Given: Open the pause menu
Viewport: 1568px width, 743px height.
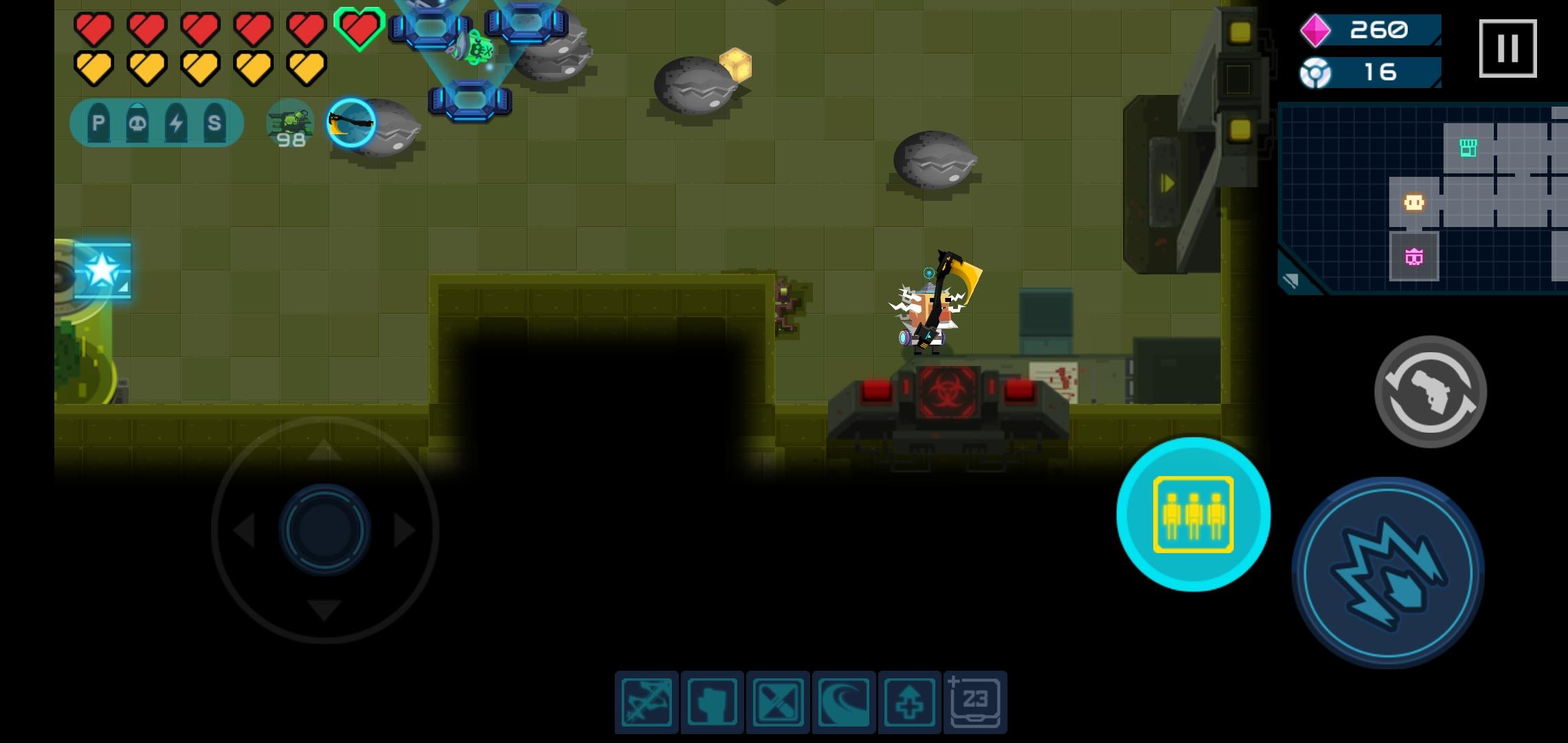Looking at the screenshot, I should click(x=1508, y=47).
